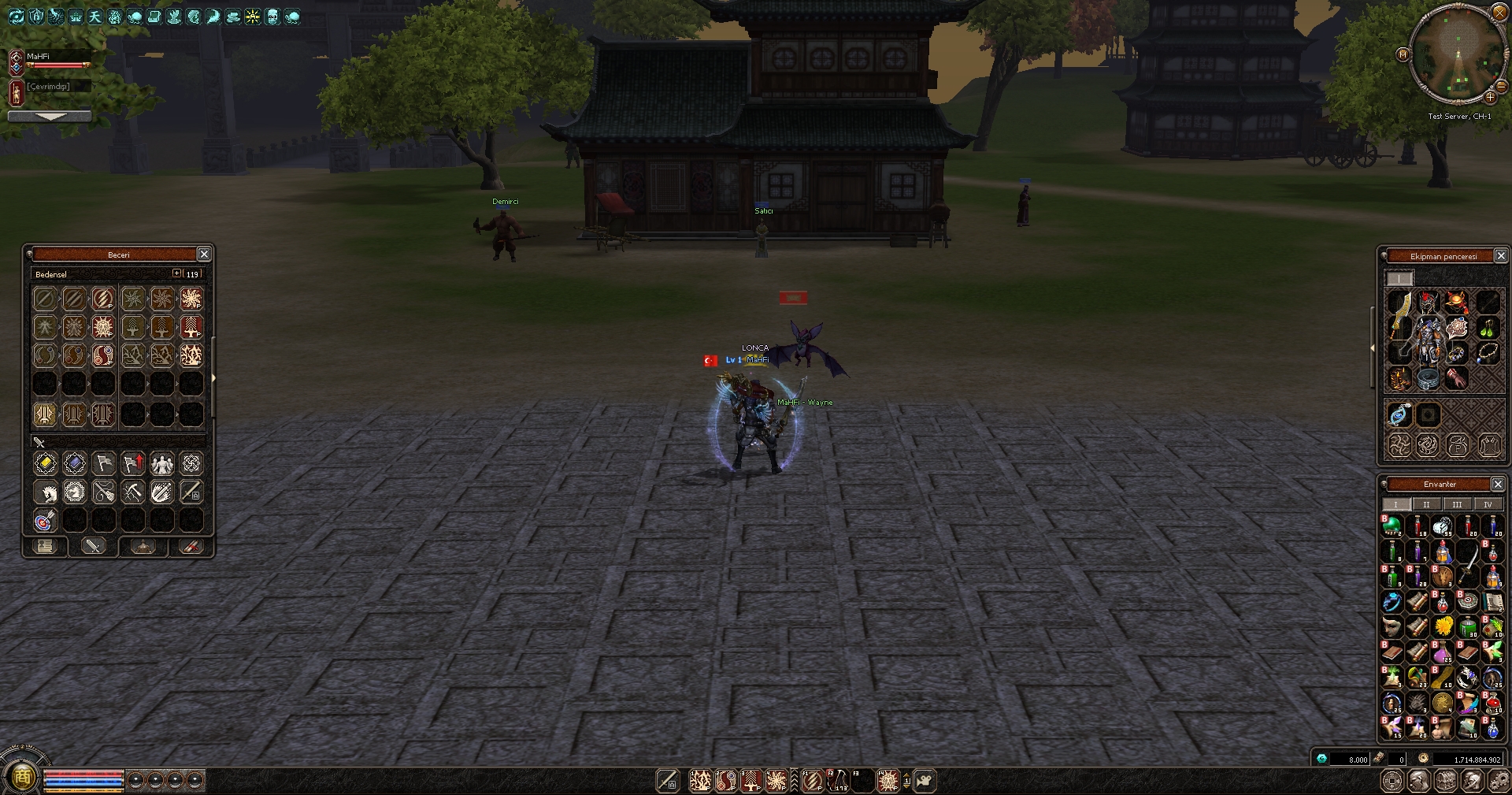The width and height of the screenshot is (1512, 795).
Task: Close the Ekipman penceresi window
Action: (x=1501, y=255)
